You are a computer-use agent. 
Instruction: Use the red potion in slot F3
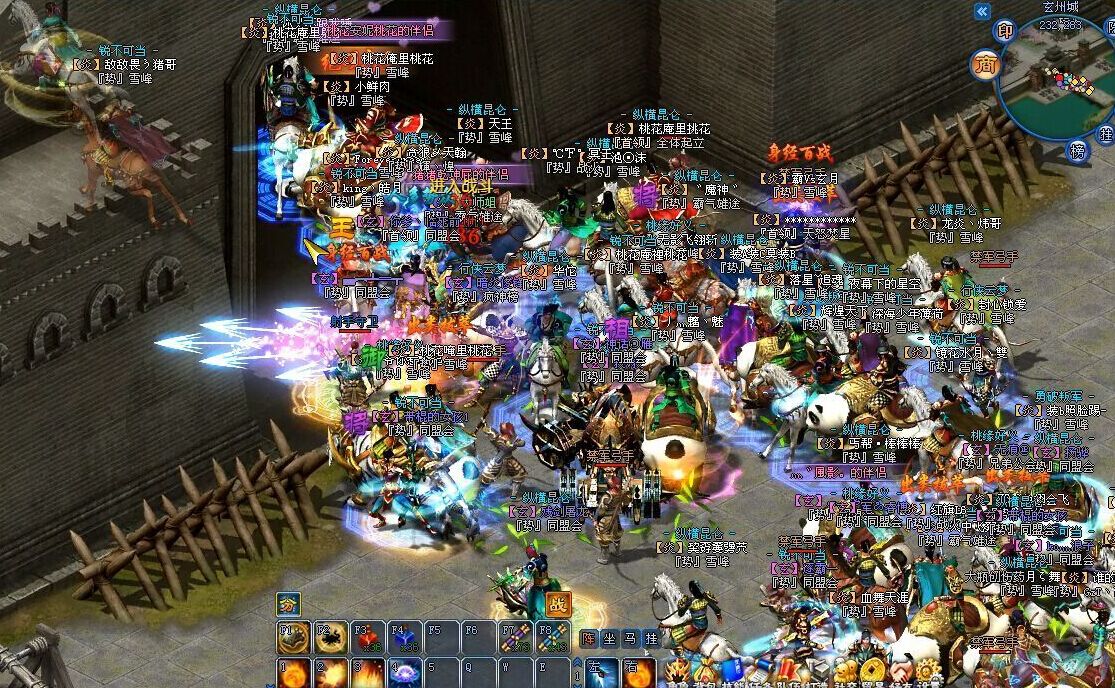[x=368, y=637]
